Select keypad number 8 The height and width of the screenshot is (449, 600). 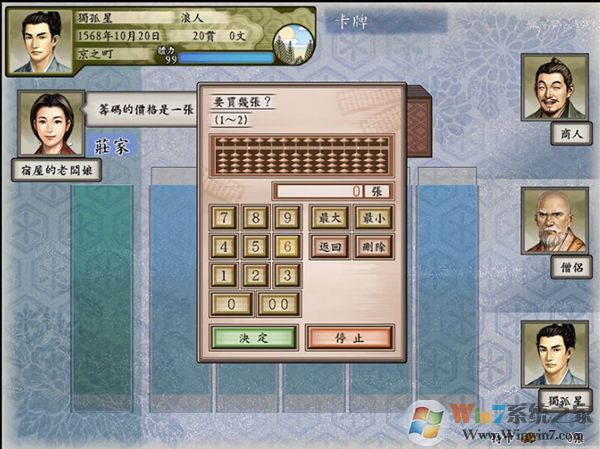coord(257,217)
